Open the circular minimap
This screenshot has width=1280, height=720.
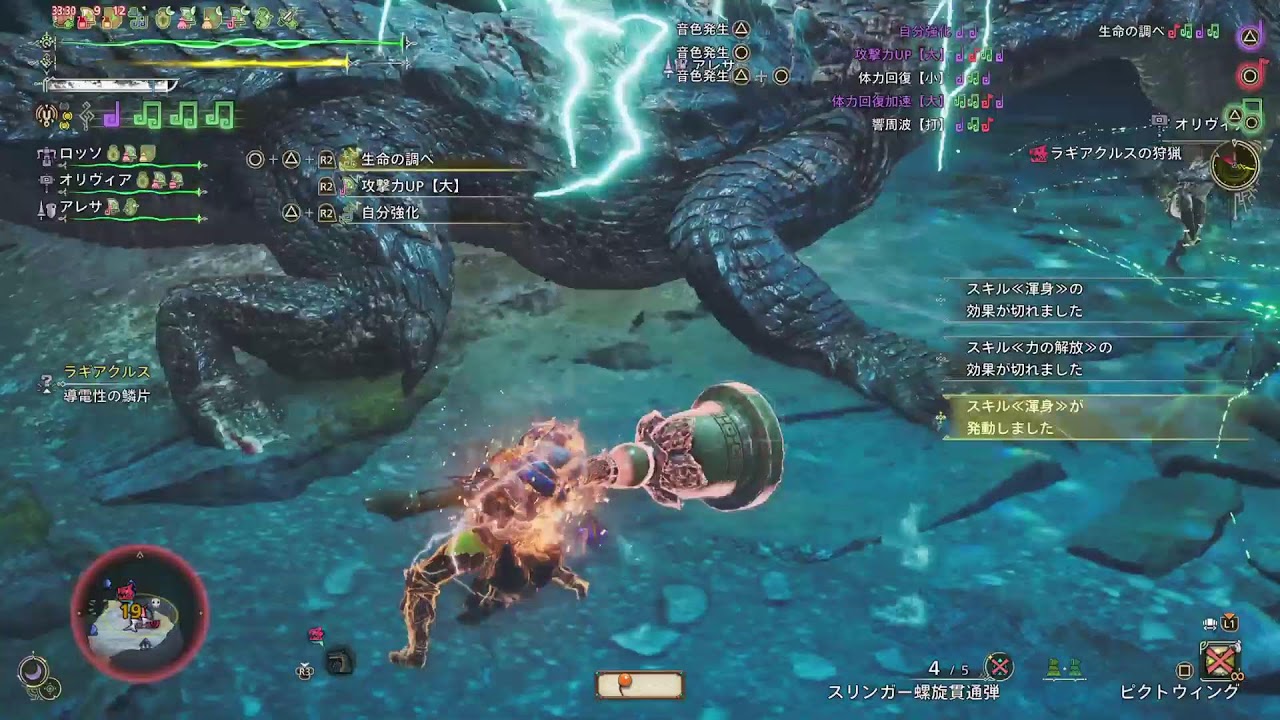tap(139, 614)
